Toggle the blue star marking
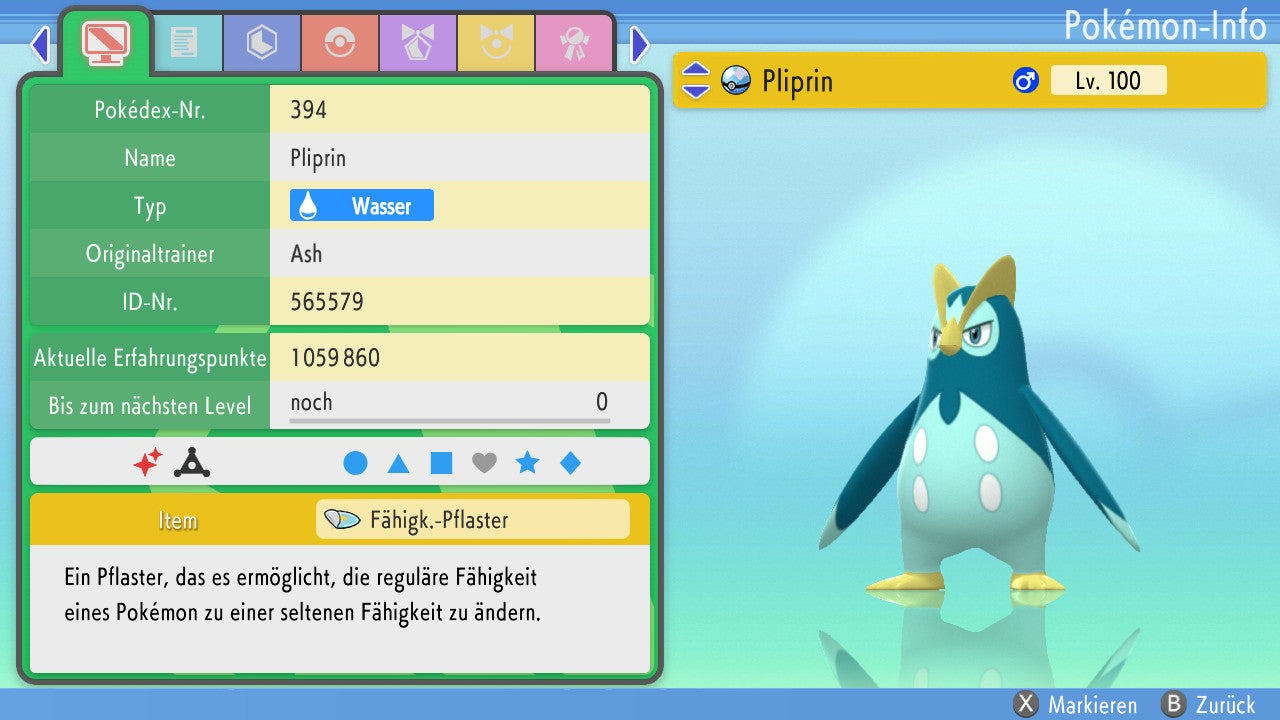The height and width of the screenshot is (720, 1280). pos(527,463)
